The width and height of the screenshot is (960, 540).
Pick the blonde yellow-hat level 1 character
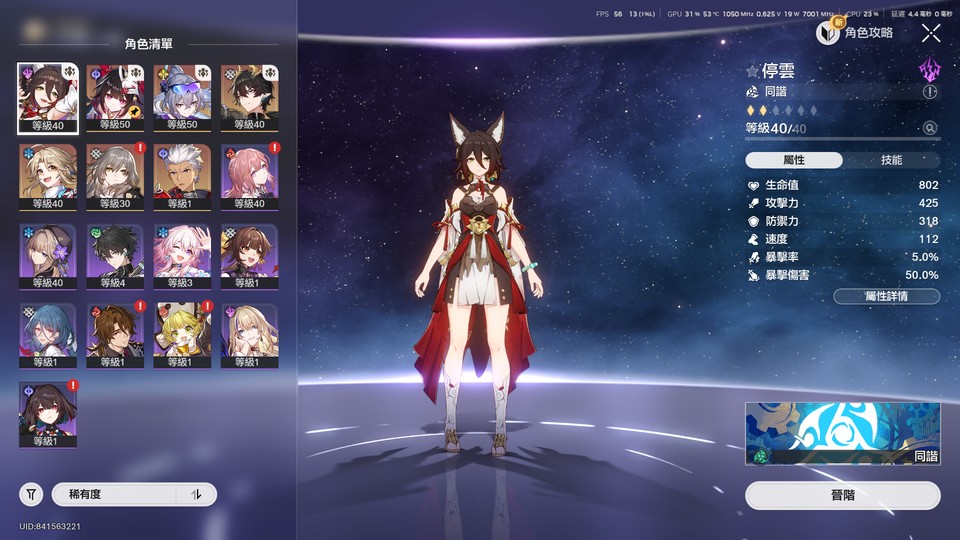coord(182,336)
